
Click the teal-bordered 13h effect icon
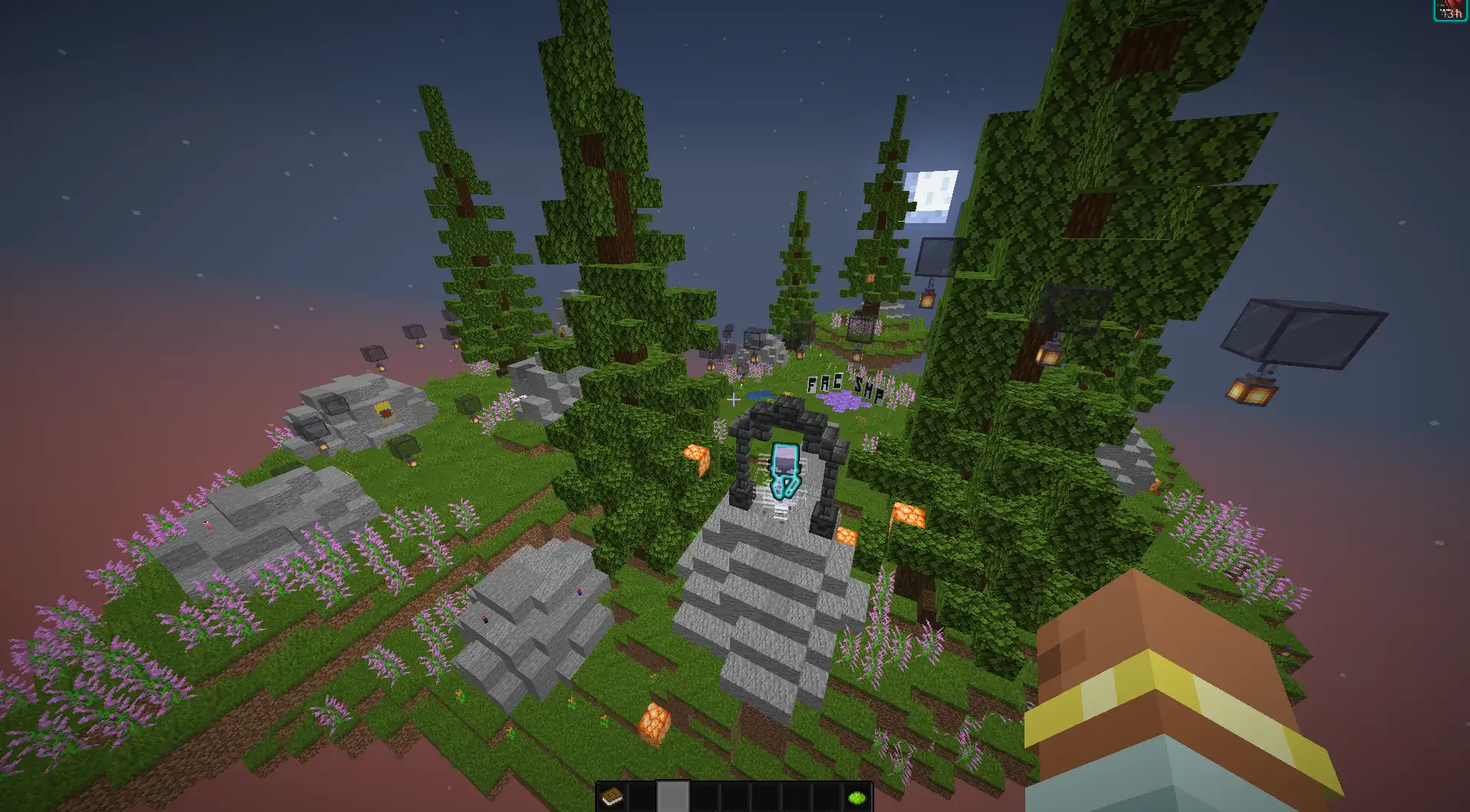[1450, 10]
